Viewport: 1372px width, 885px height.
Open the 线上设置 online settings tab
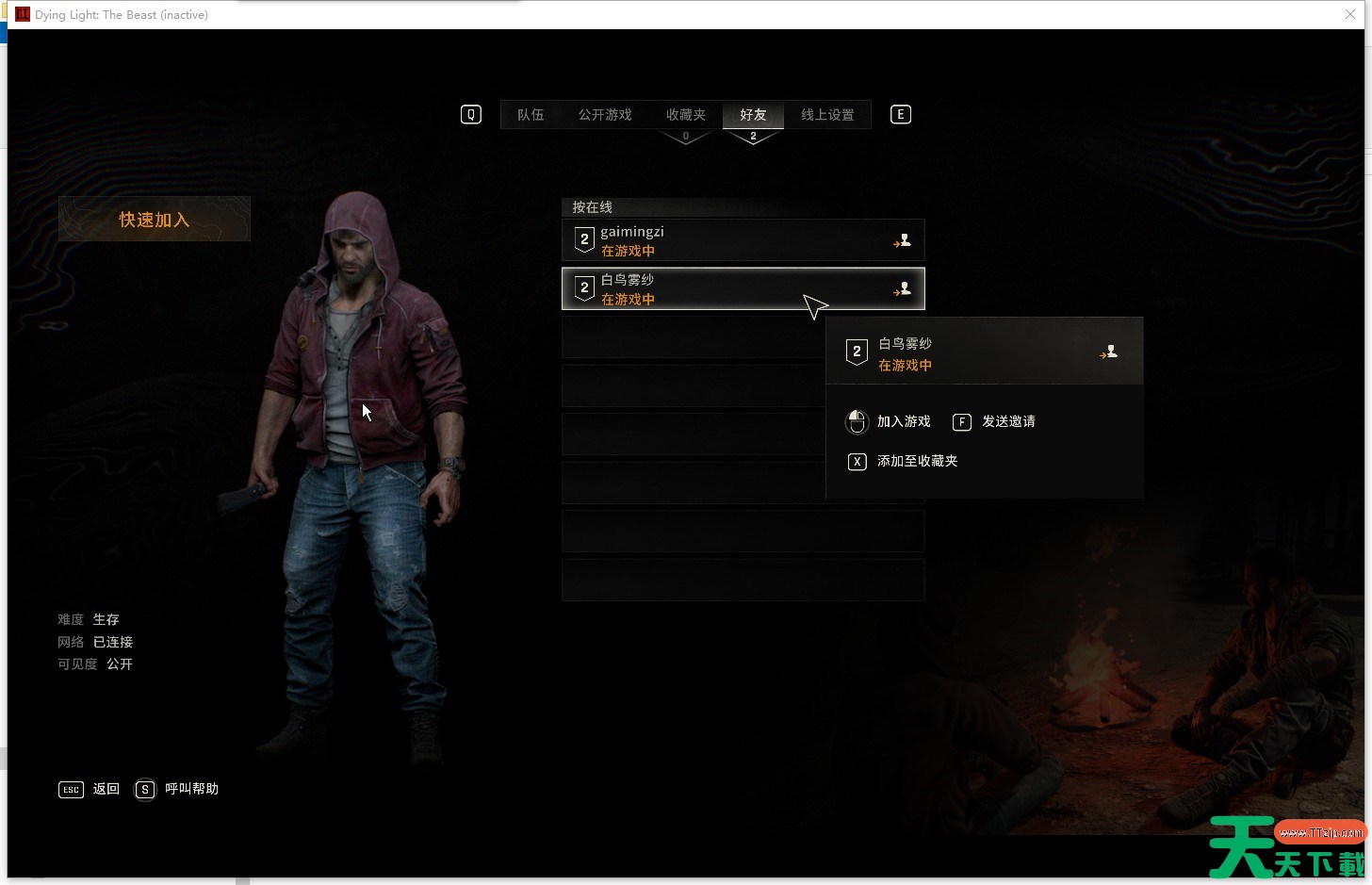[x=827, y=115]
